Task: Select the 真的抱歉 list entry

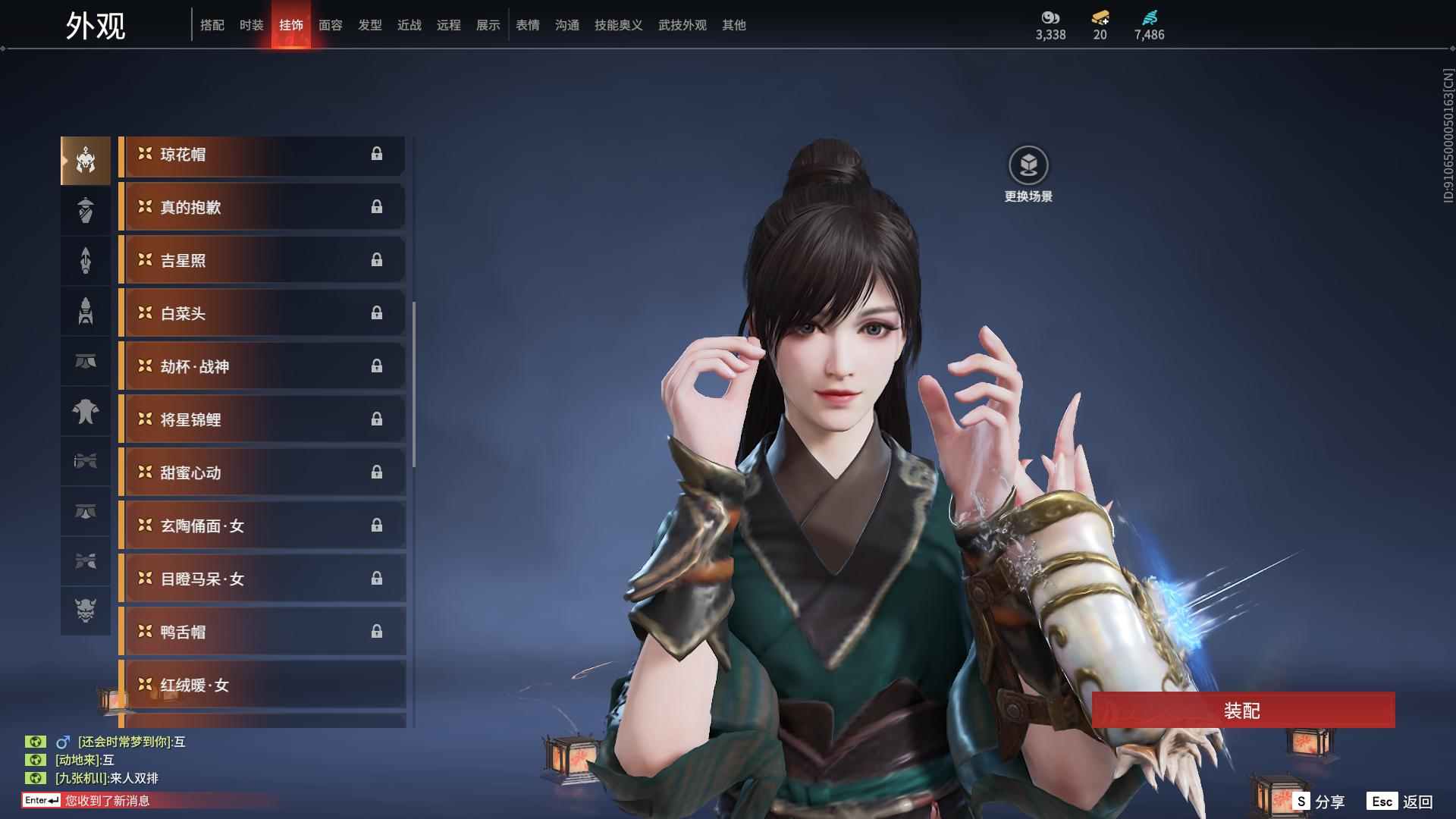Action: [262, 208]
